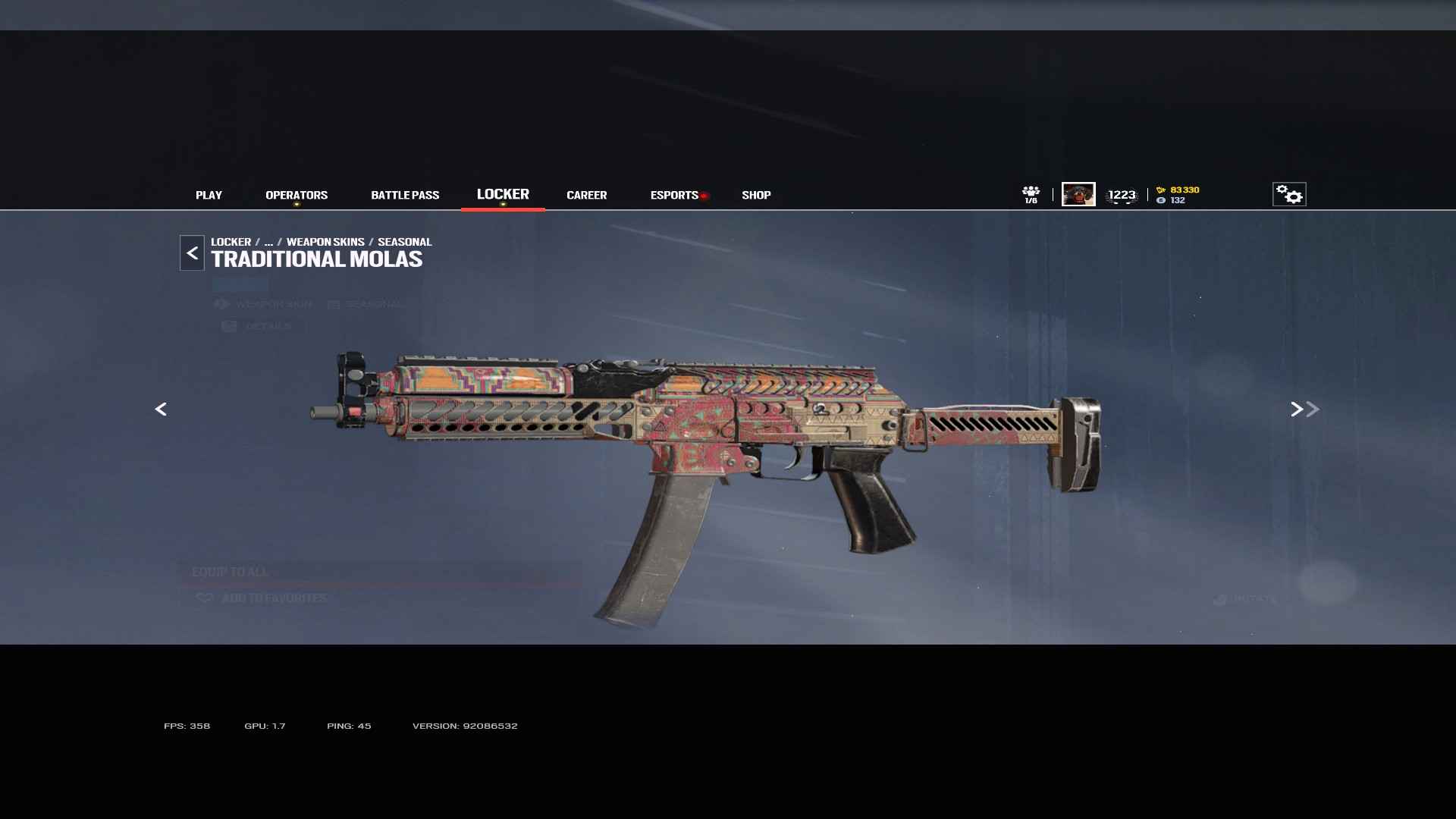Open the squad party icon
The width and height of the screenshot is (1456, 819).
tap(1031, 194)
